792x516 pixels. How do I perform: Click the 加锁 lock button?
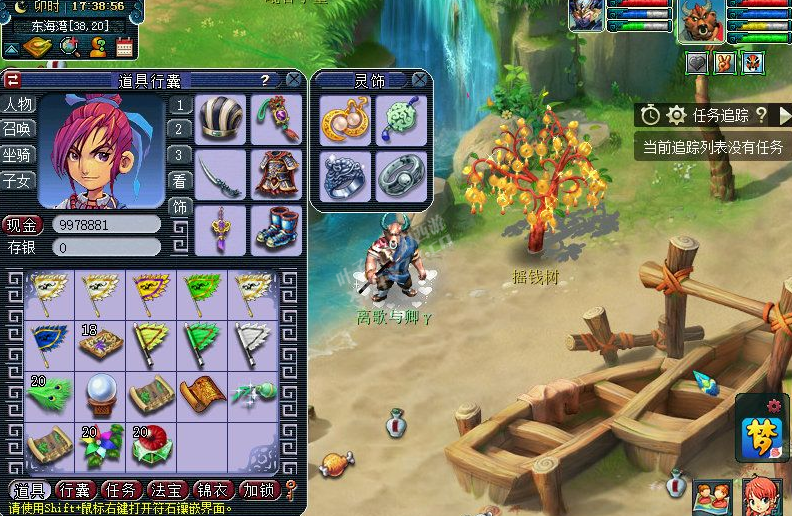(x=258, y=490)
